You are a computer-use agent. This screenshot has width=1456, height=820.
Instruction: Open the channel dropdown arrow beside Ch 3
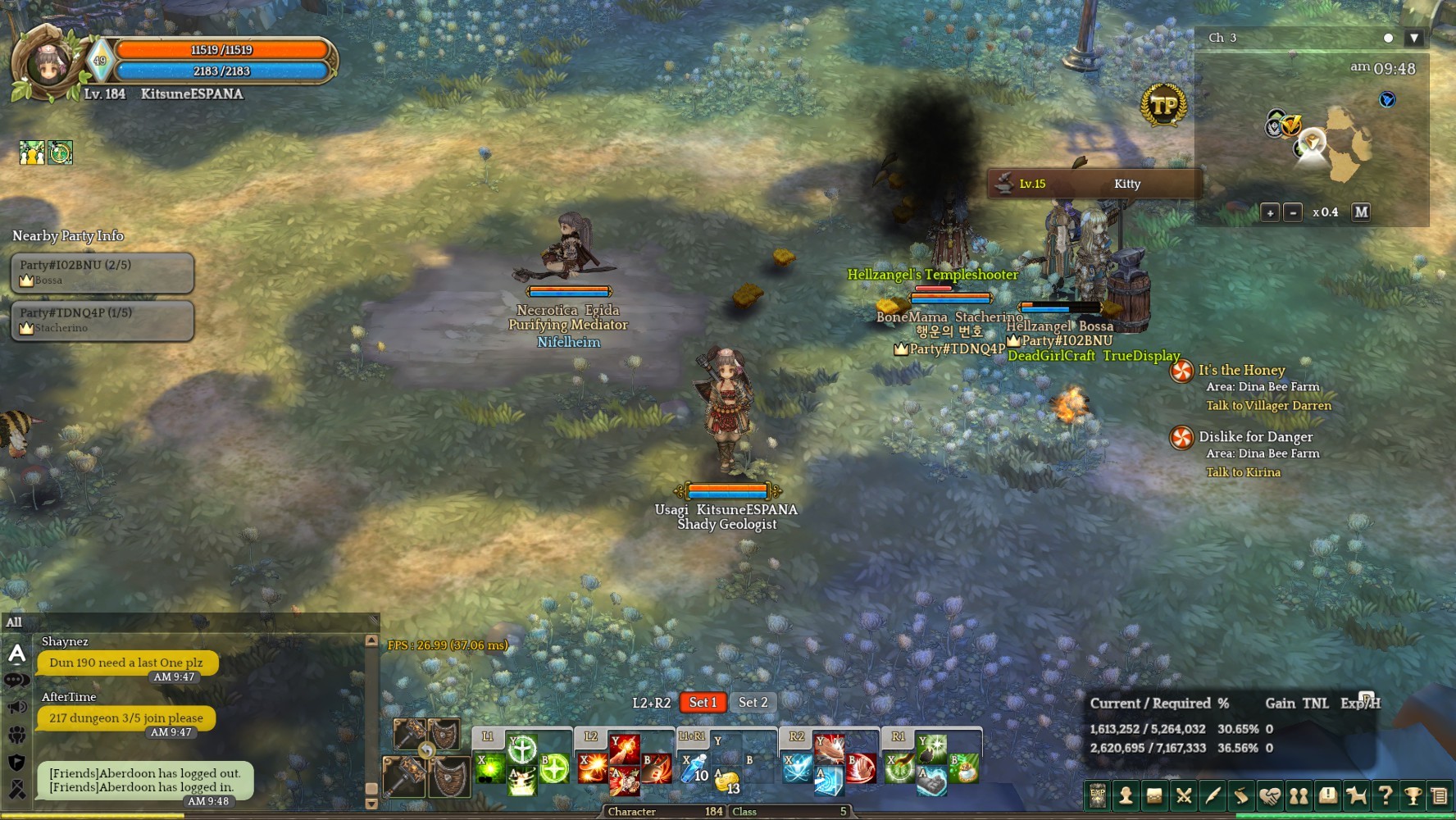pos(1413,38)
